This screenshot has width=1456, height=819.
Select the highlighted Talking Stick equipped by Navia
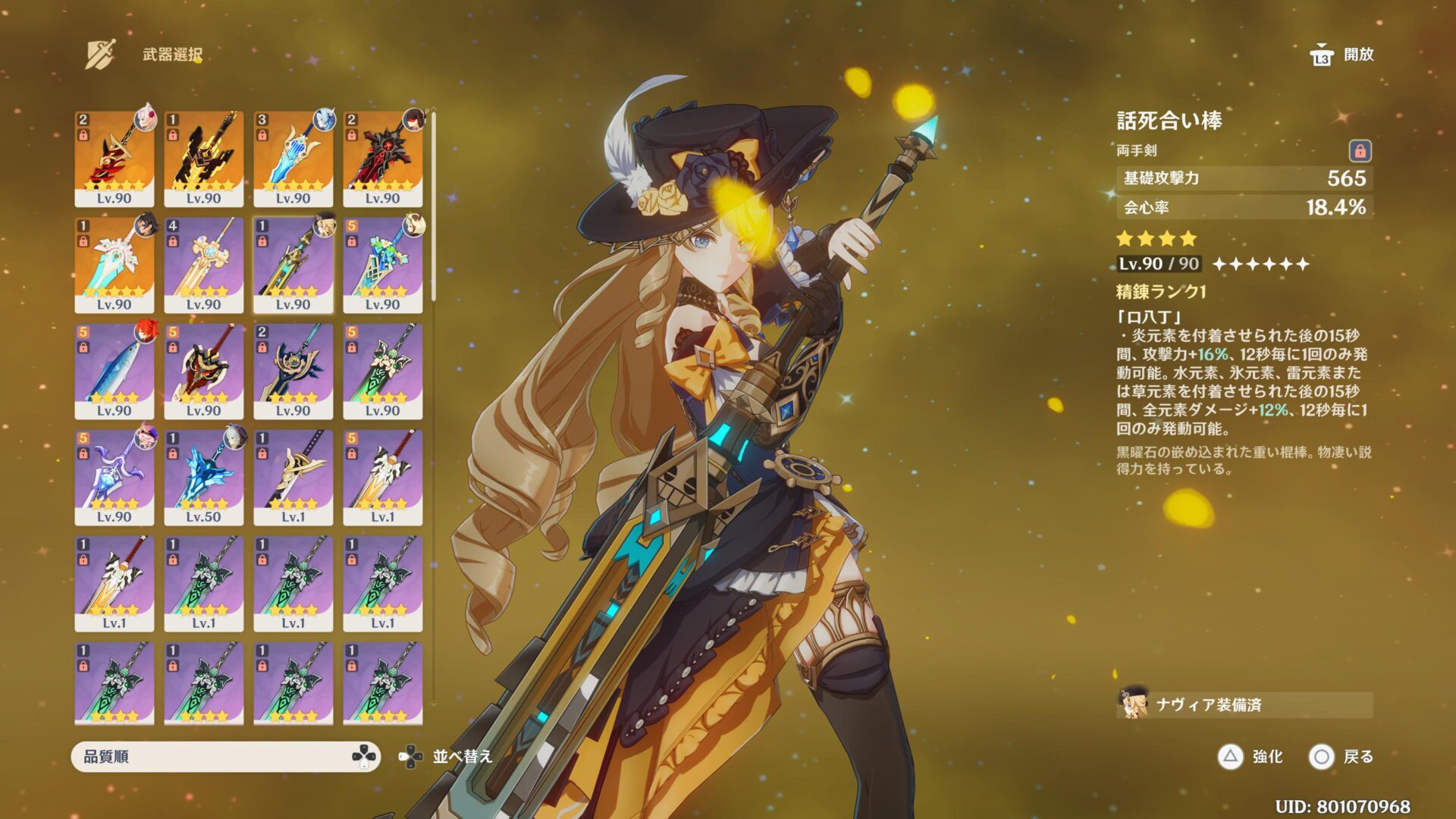(293, 265)
